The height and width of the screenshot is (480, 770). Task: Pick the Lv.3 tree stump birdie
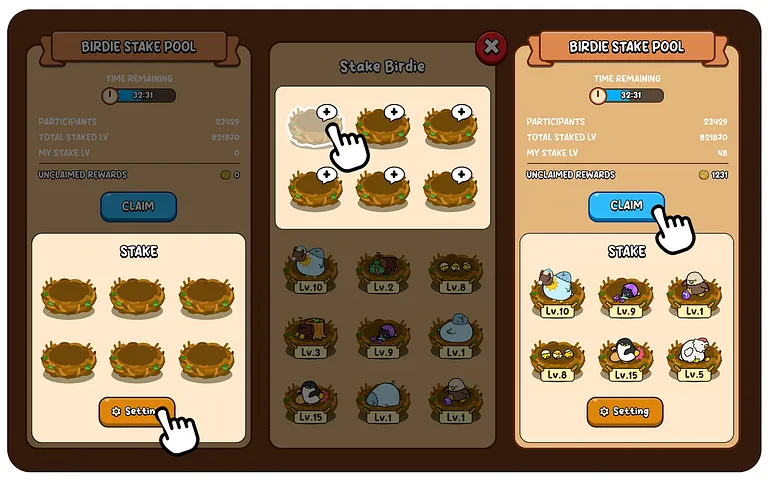tap(310, 337)
